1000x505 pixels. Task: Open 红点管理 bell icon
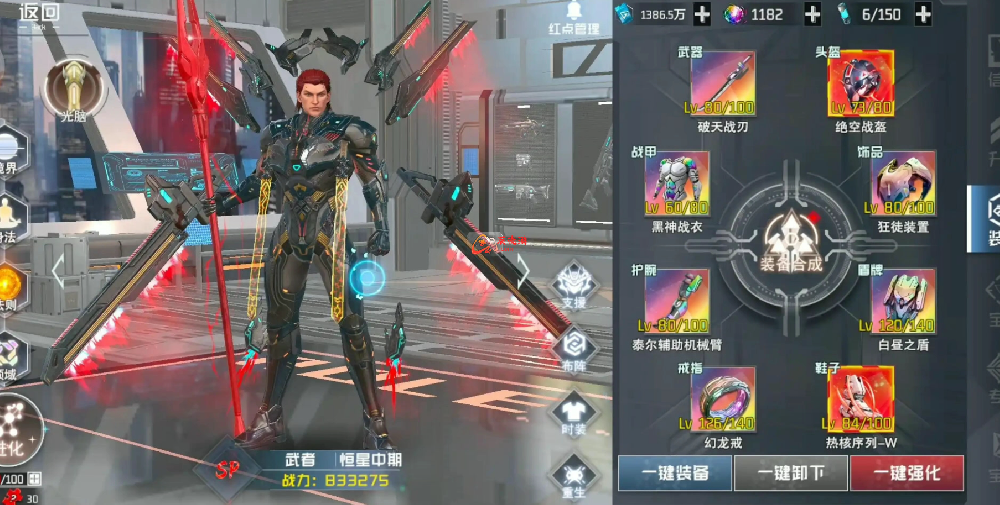[574, 14]
